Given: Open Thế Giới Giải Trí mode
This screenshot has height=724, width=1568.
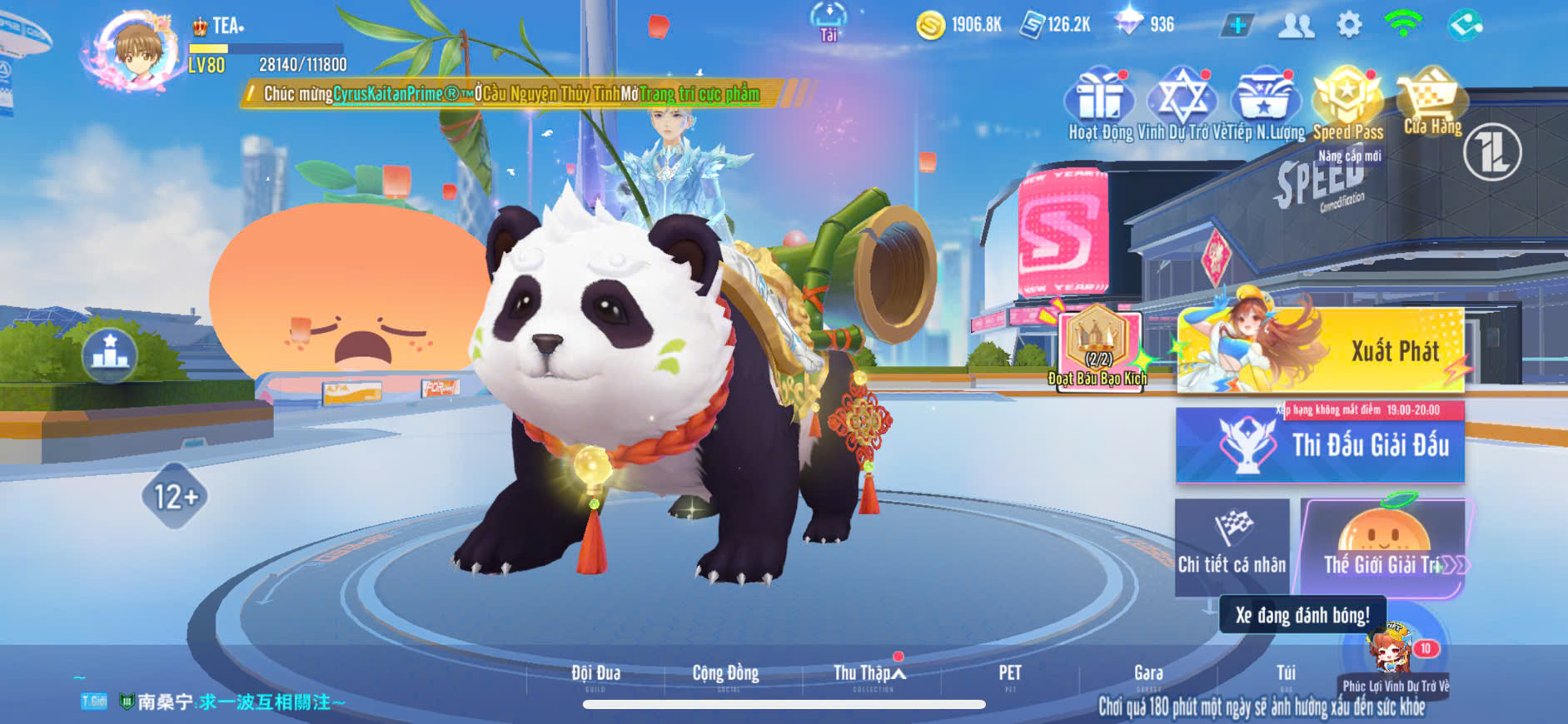Looking at the screenshot, I should [1383, 547].
